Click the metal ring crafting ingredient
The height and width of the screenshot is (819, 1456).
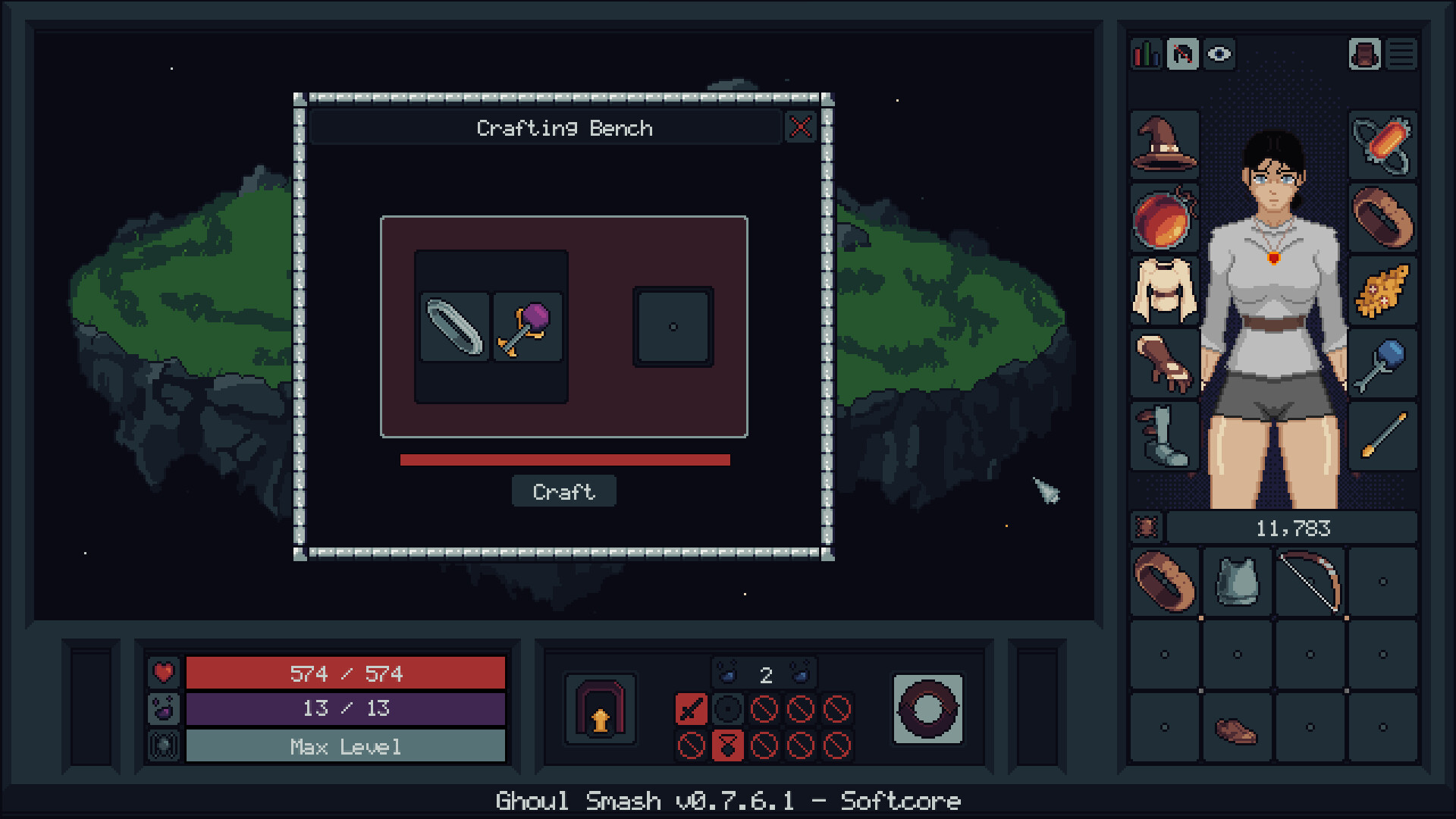455,328
